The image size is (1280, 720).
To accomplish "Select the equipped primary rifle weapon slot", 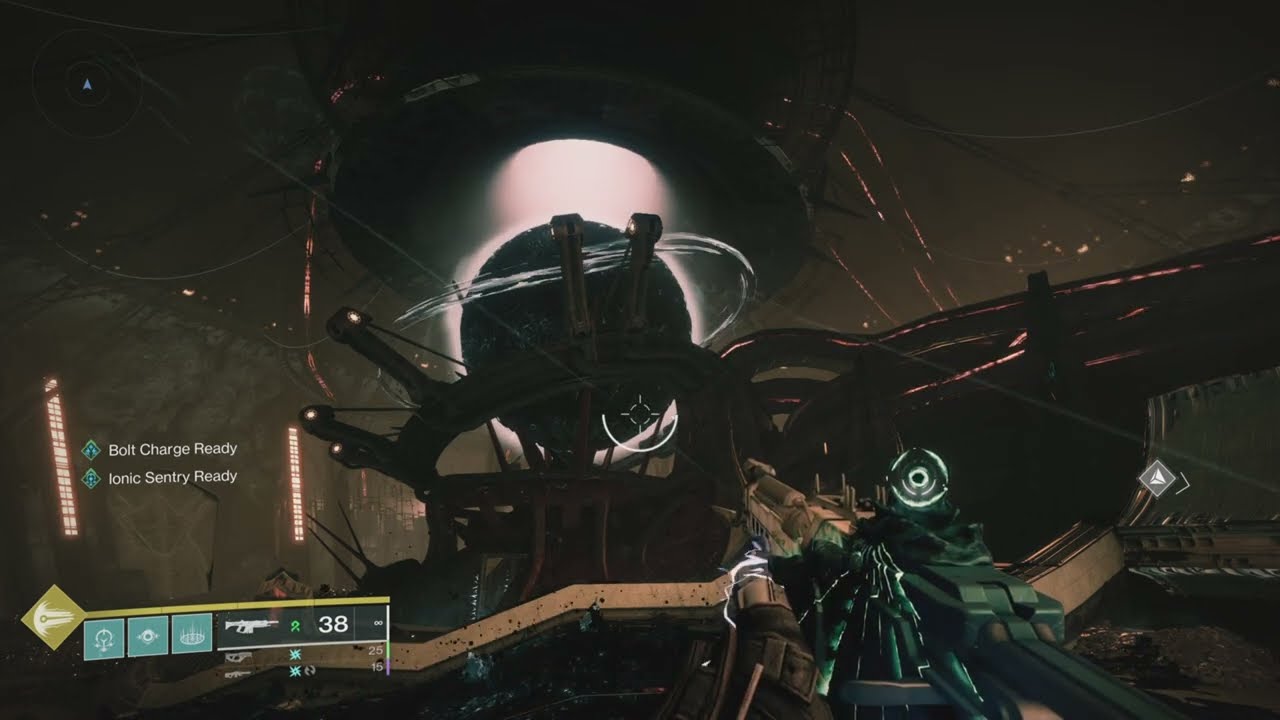I will point(250,626).
